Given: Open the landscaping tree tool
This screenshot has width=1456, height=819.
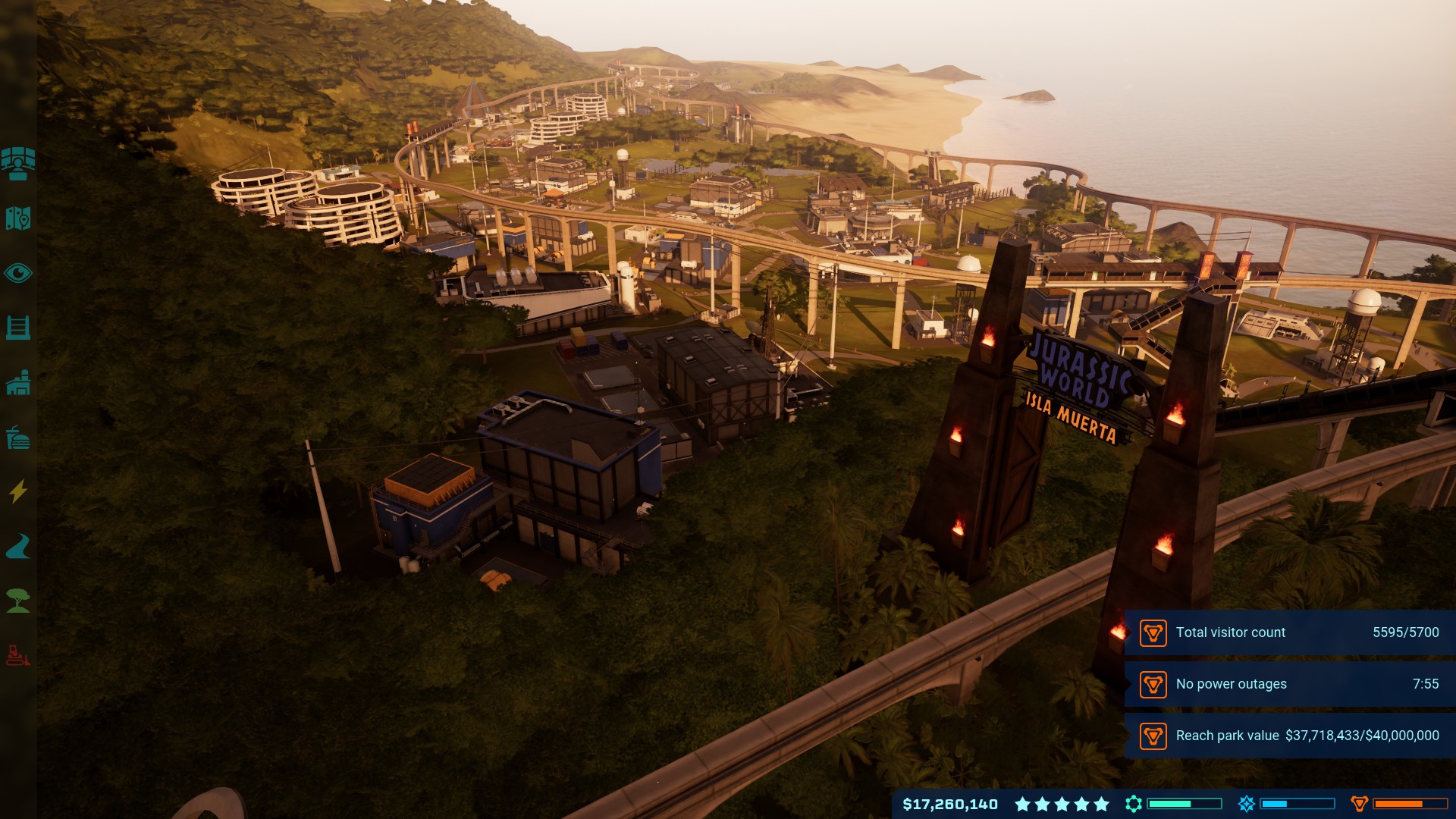Looking at the screenshot, I should [x=18, y=601].
